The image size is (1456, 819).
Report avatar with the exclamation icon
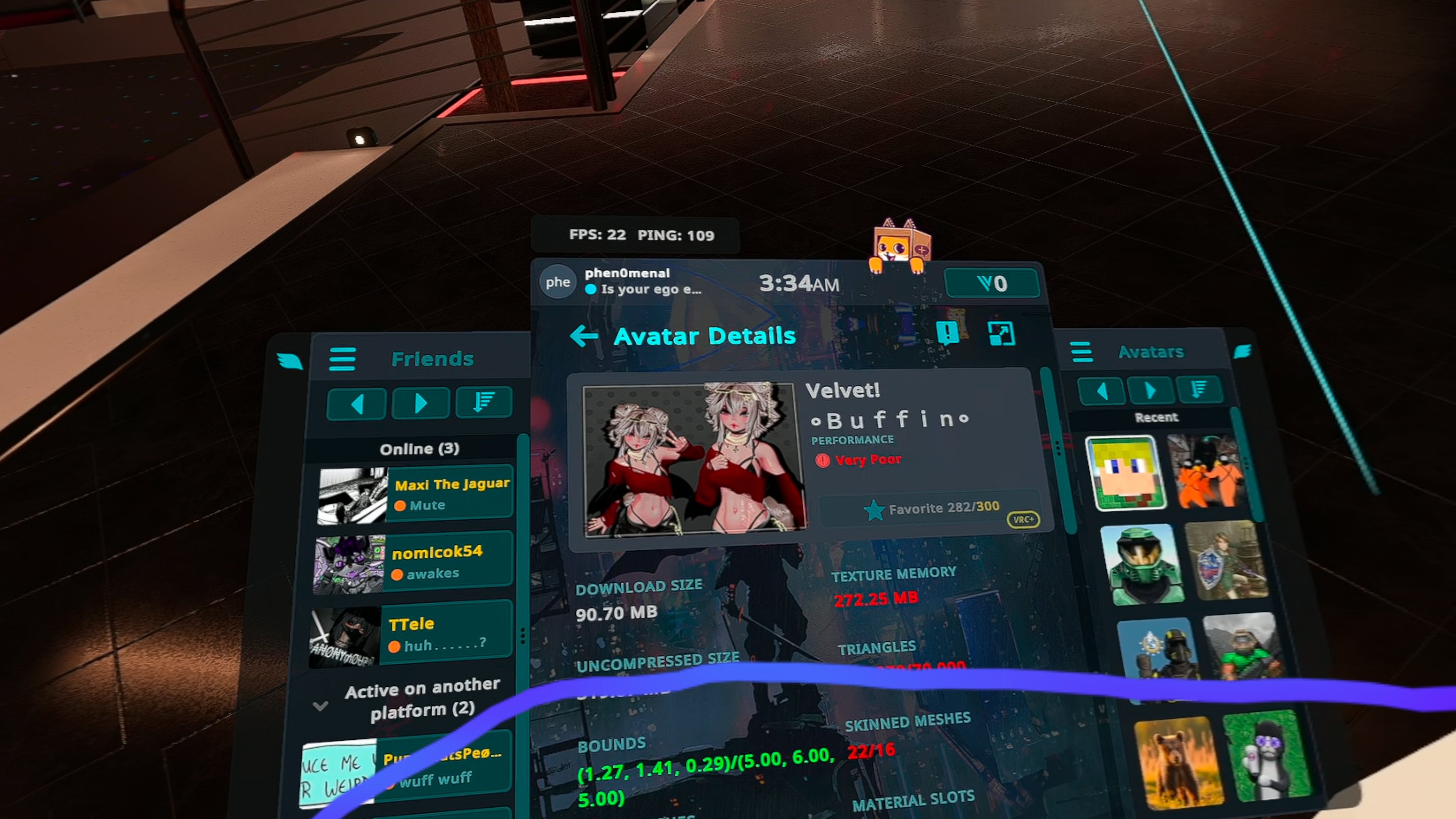(947, 333)
